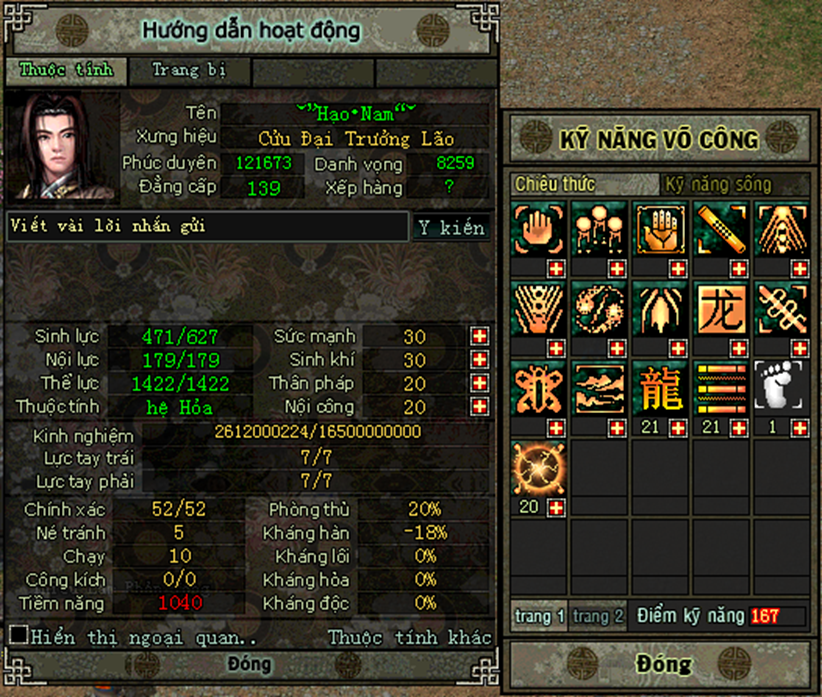Image resolution: width=822 pixels, height=697 pixels.
Task: Close the character panel with Đóng
Action: click(249, 665)
